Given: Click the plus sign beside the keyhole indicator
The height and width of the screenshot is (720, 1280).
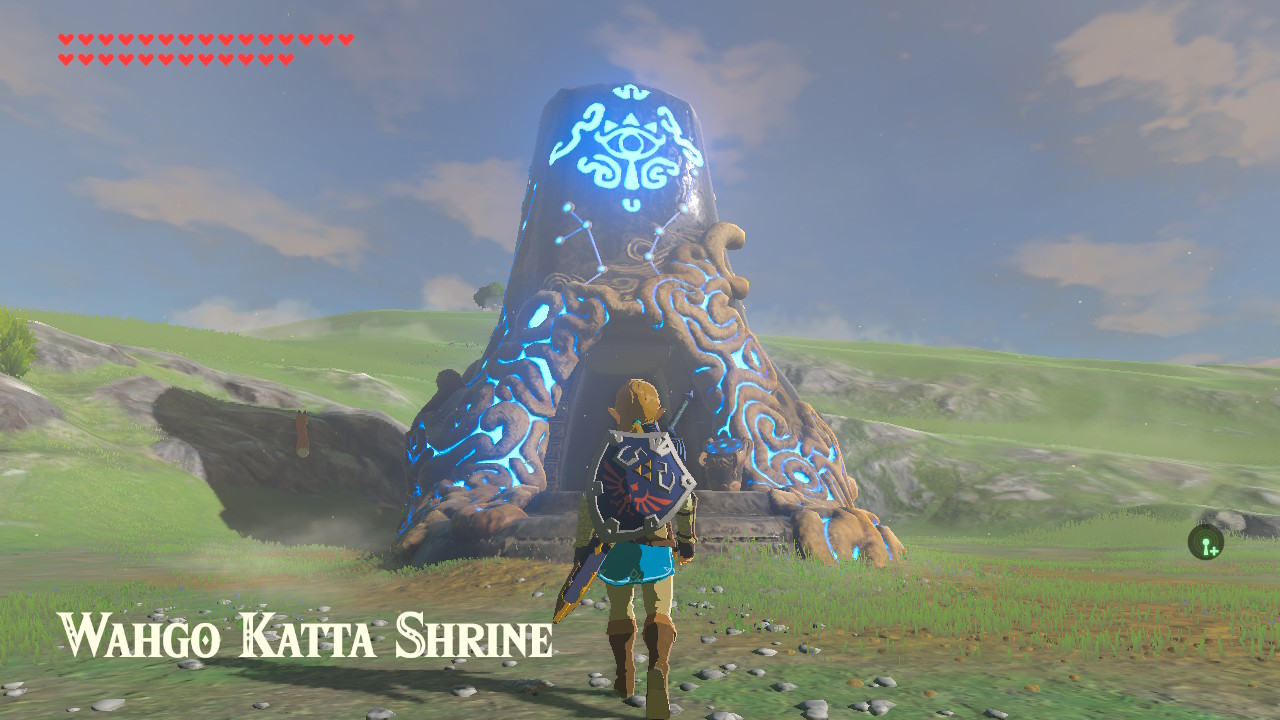Looking at the screenshot, I should point(1214,550).
